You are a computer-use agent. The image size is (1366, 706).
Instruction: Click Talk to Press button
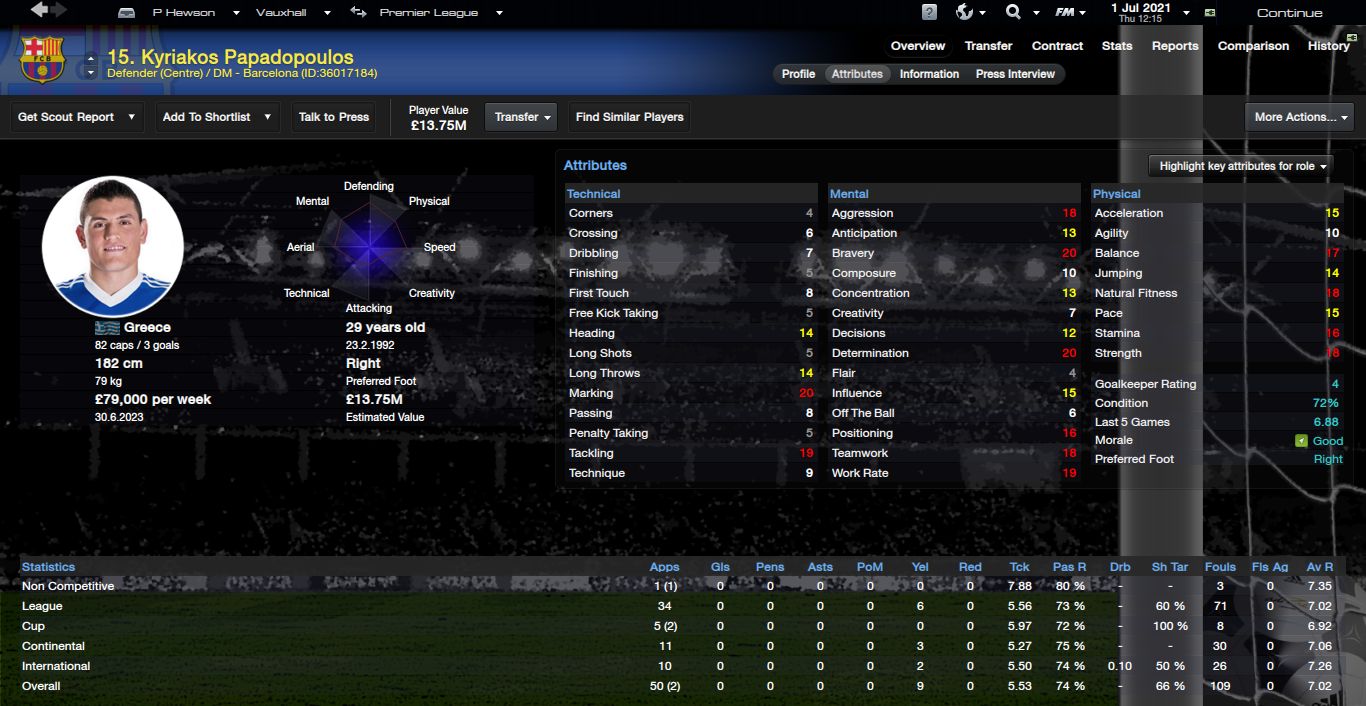(x=334, y=117)
